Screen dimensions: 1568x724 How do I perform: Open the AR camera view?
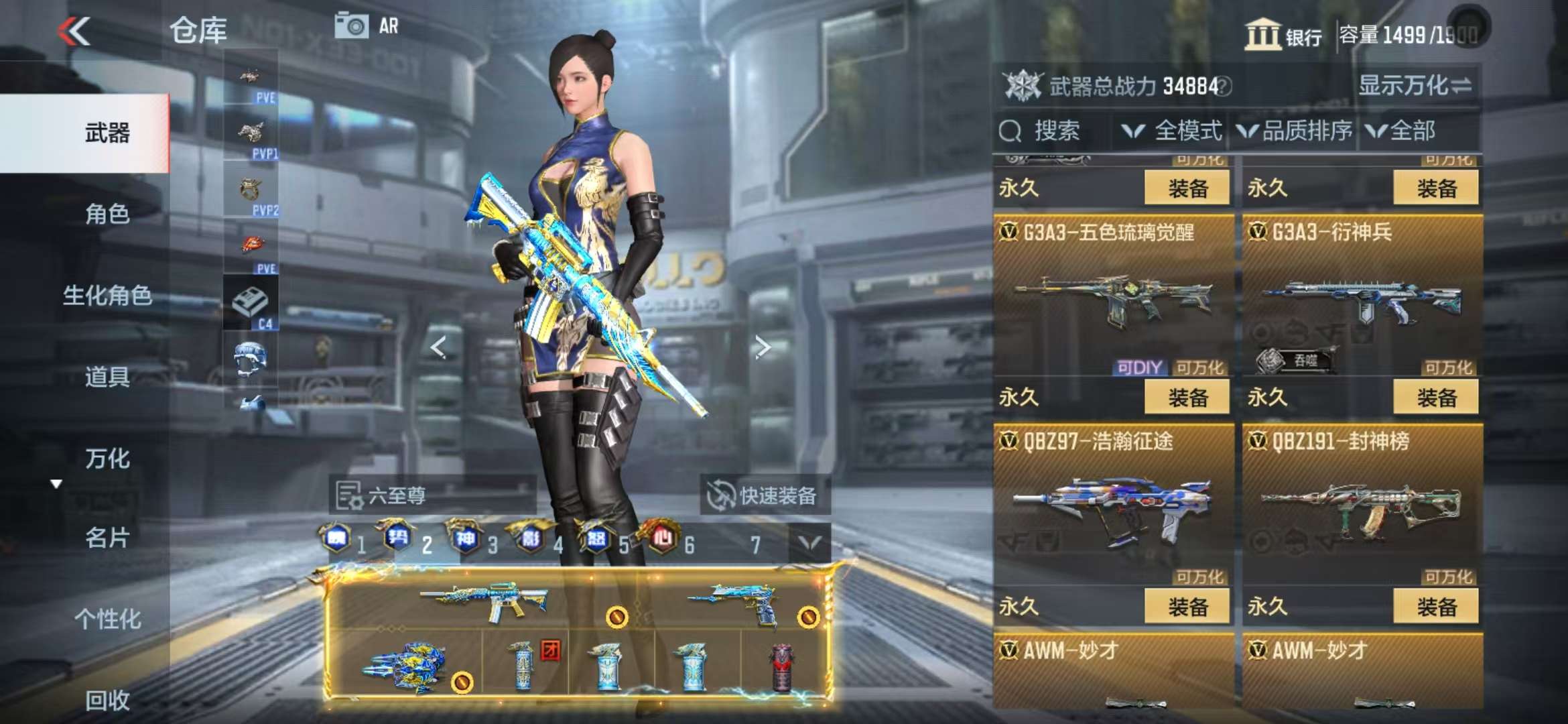click(367, 27)
